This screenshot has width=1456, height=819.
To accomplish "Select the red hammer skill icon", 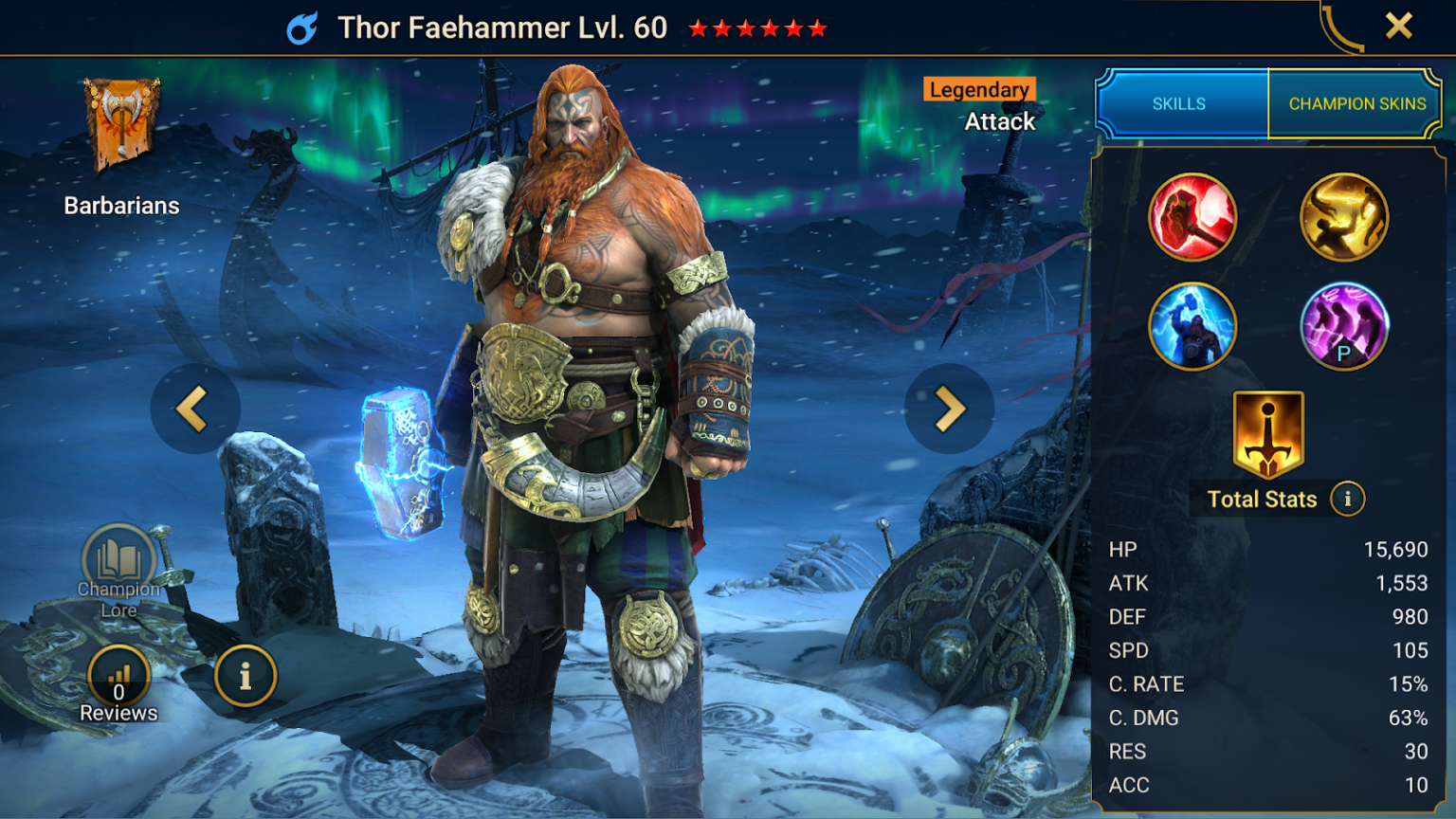I will (1192, 216).
